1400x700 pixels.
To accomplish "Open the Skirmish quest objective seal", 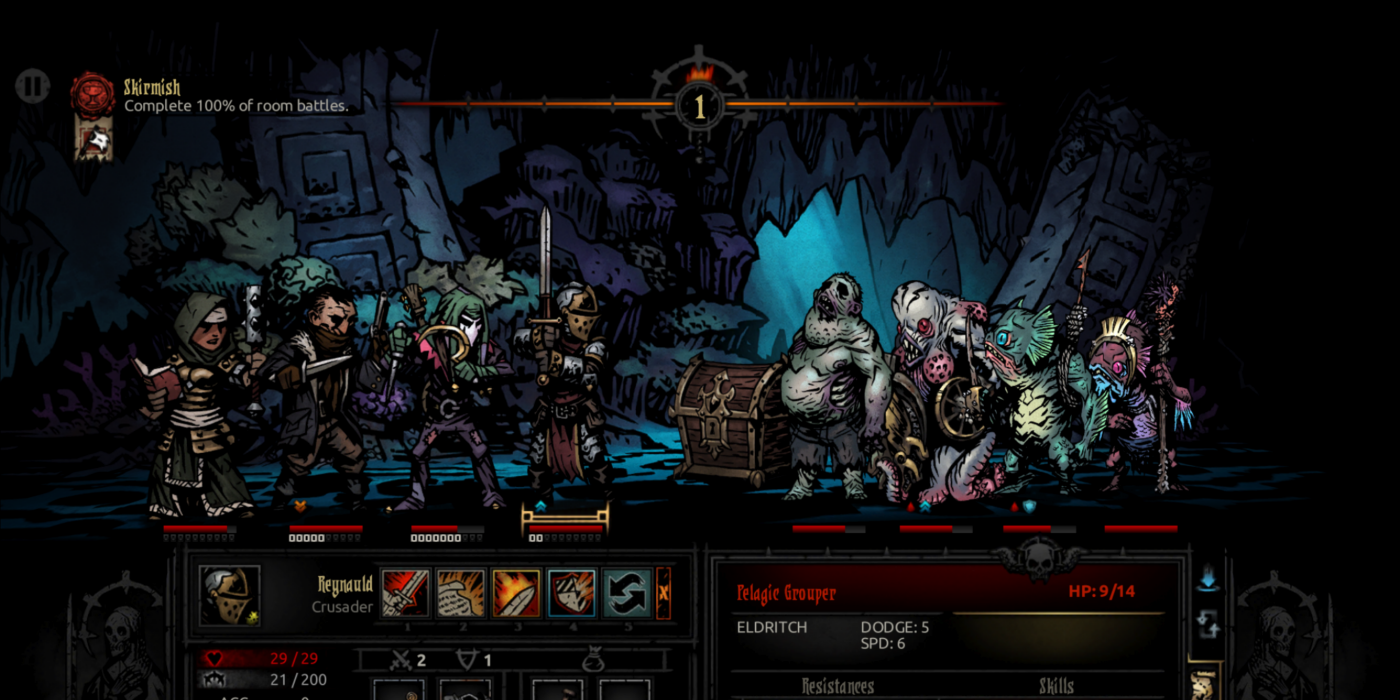I will pyautogui.click(x=92, y=93).
